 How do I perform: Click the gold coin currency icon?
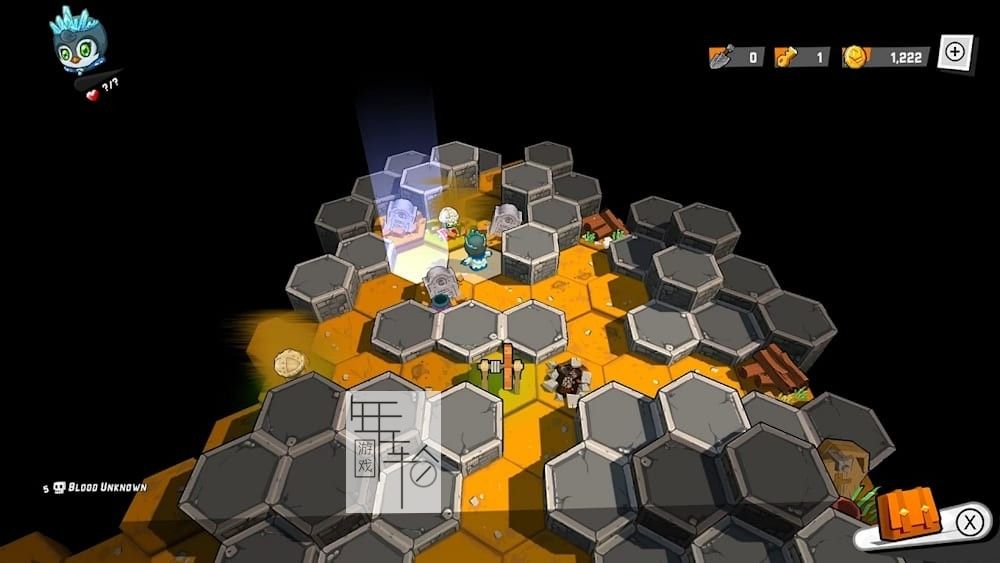[x=856, y=57]
